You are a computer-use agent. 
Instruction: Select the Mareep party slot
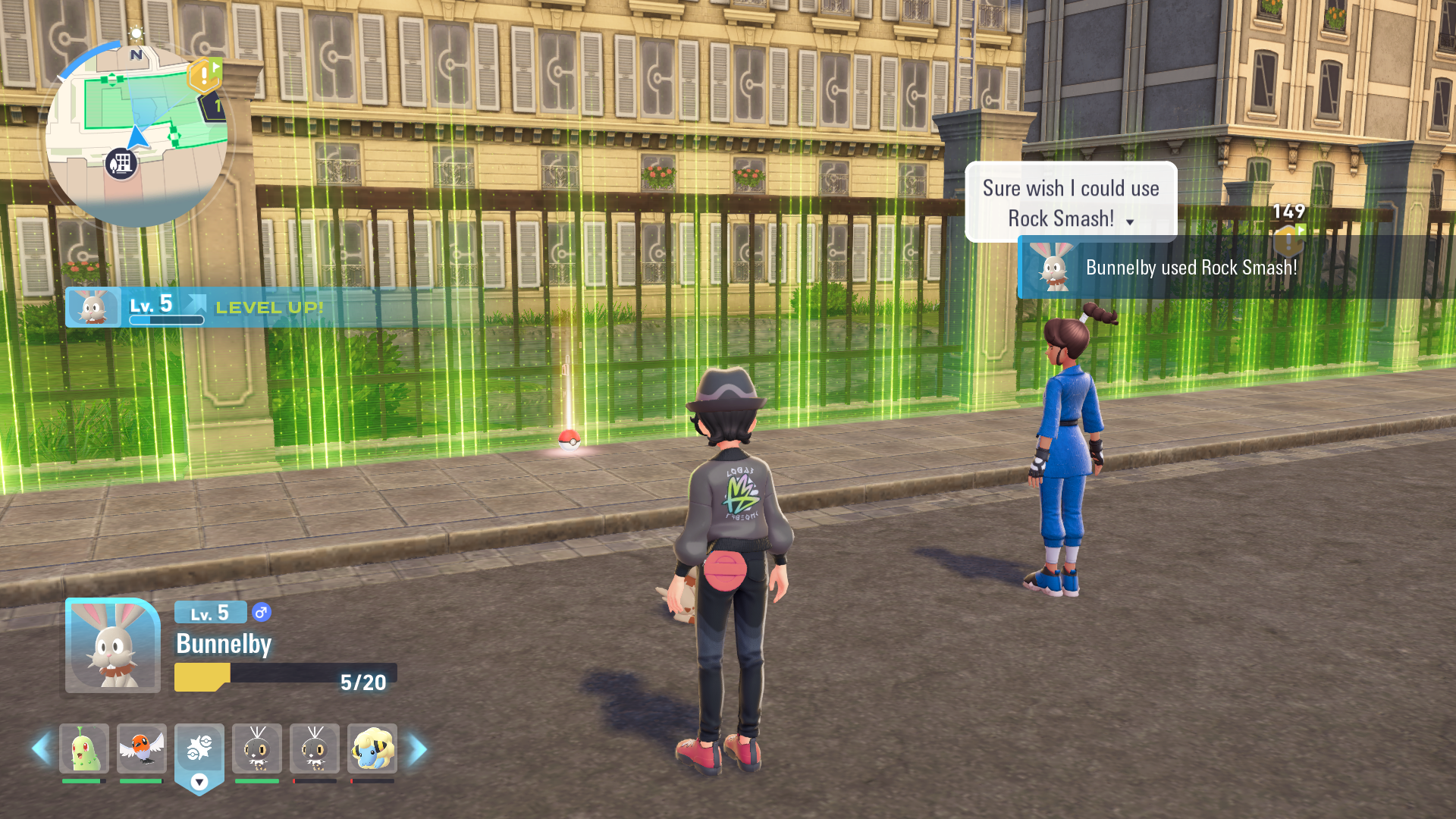372,749
